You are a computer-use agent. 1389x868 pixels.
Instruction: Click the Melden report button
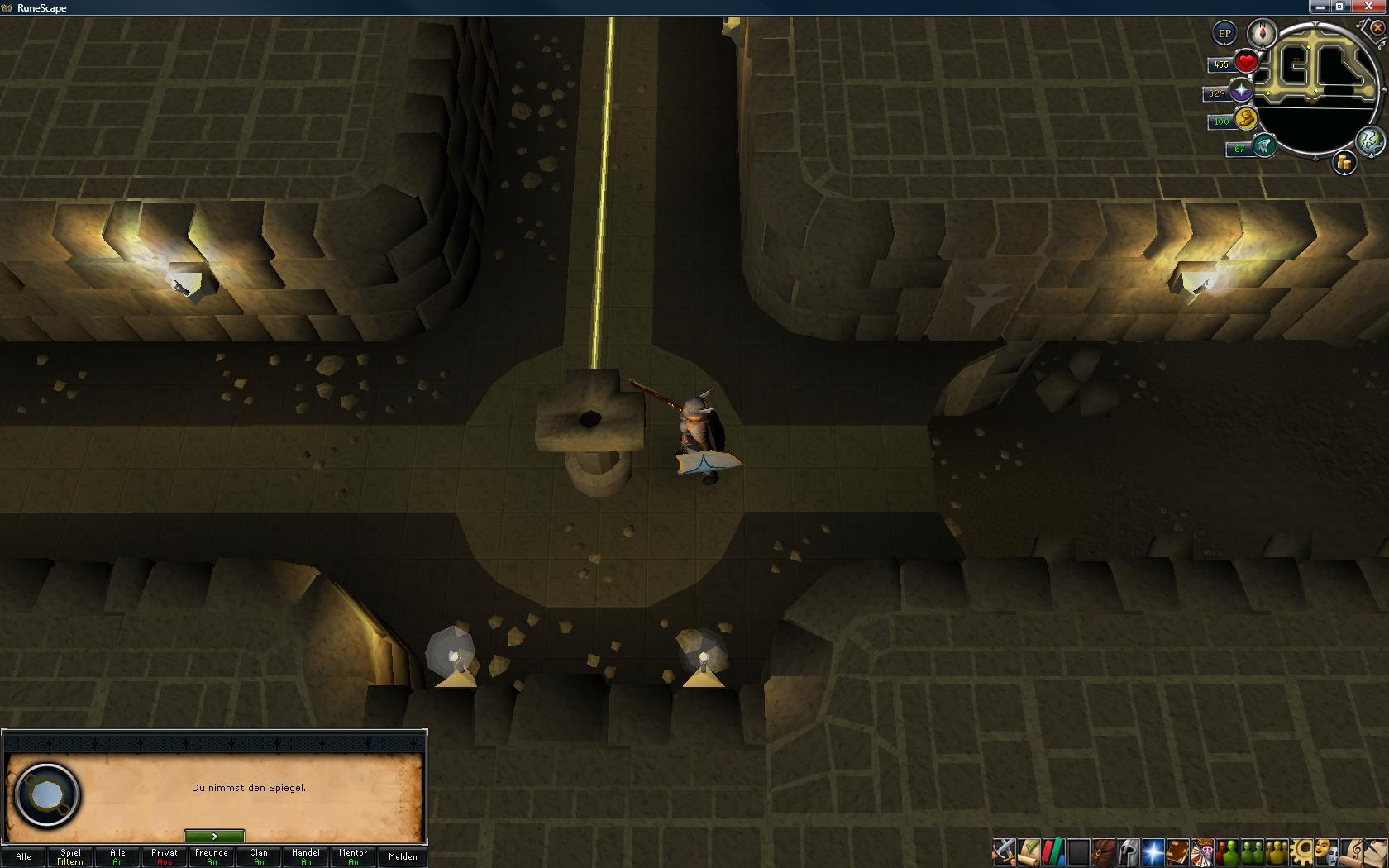403,856
